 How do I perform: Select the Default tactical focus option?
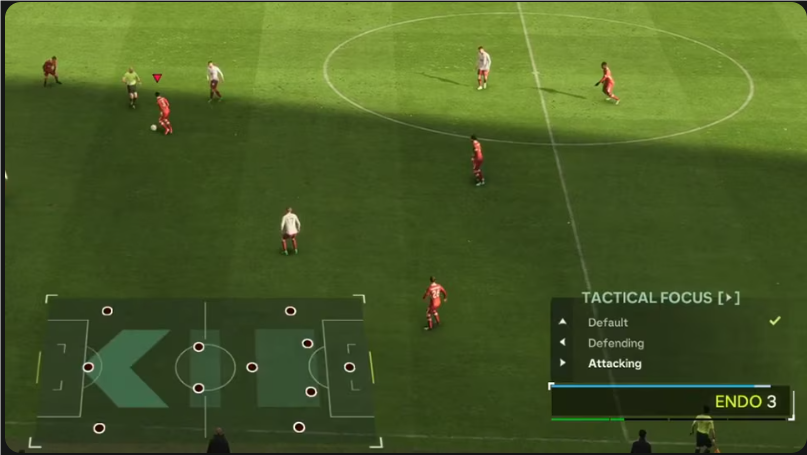coord(608,322)
